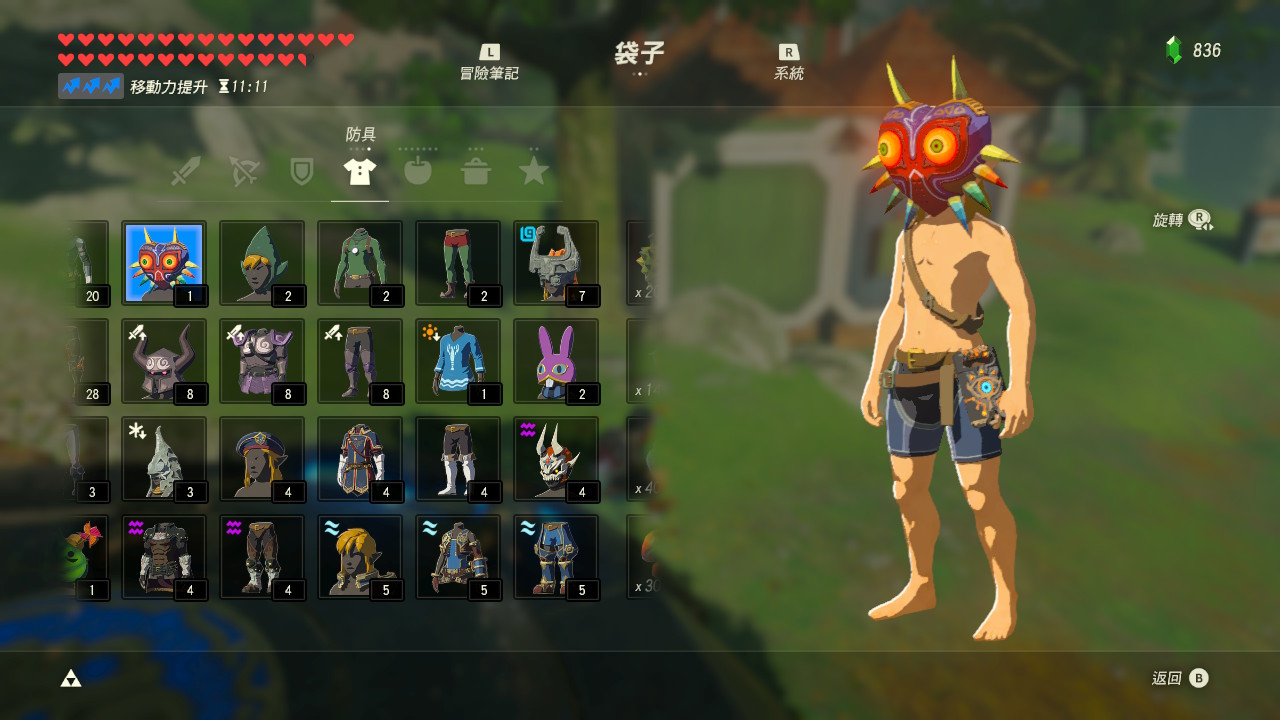Open the 系統 system menu

pos(790,62)
